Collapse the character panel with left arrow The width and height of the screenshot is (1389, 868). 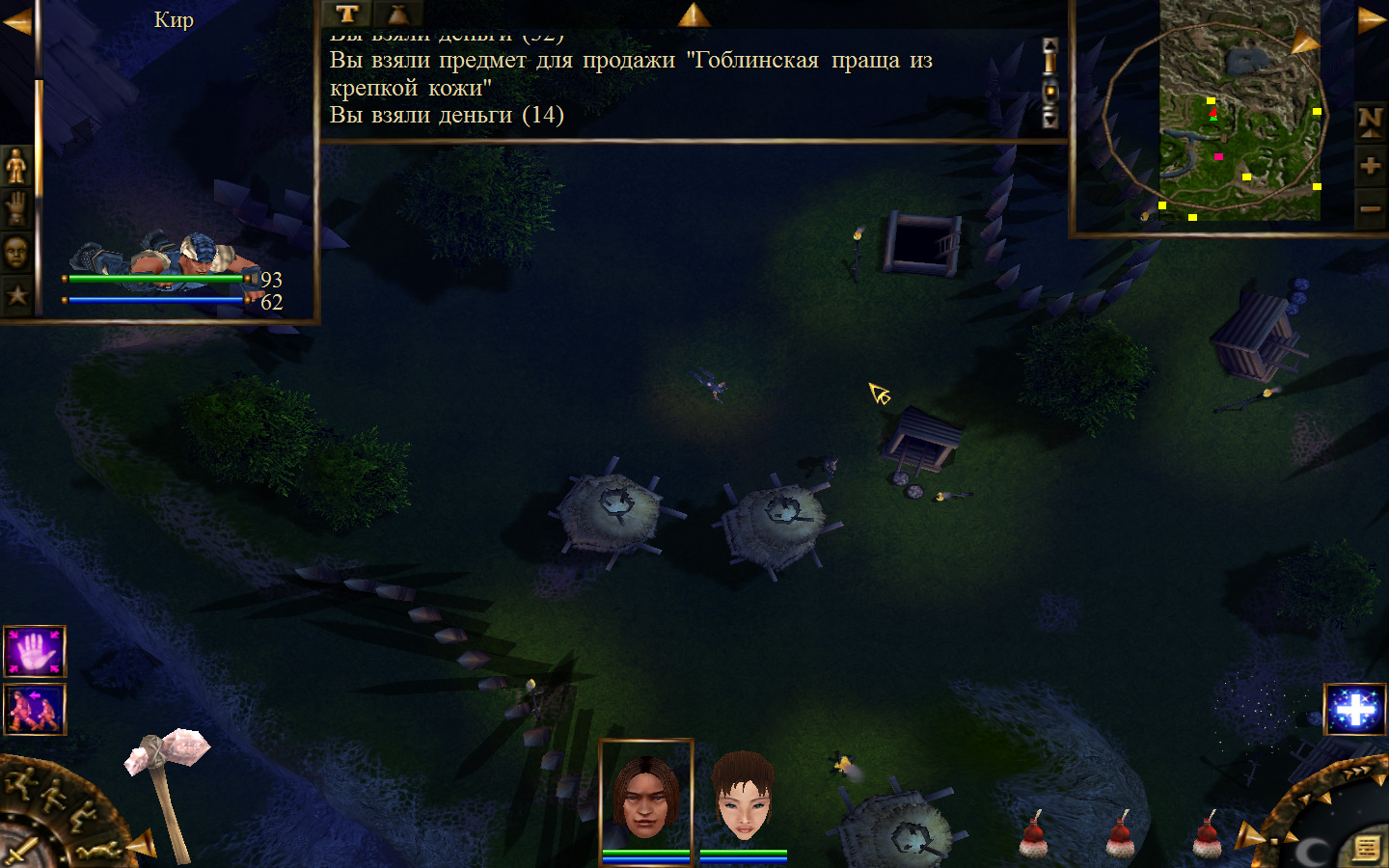point(16,21)
